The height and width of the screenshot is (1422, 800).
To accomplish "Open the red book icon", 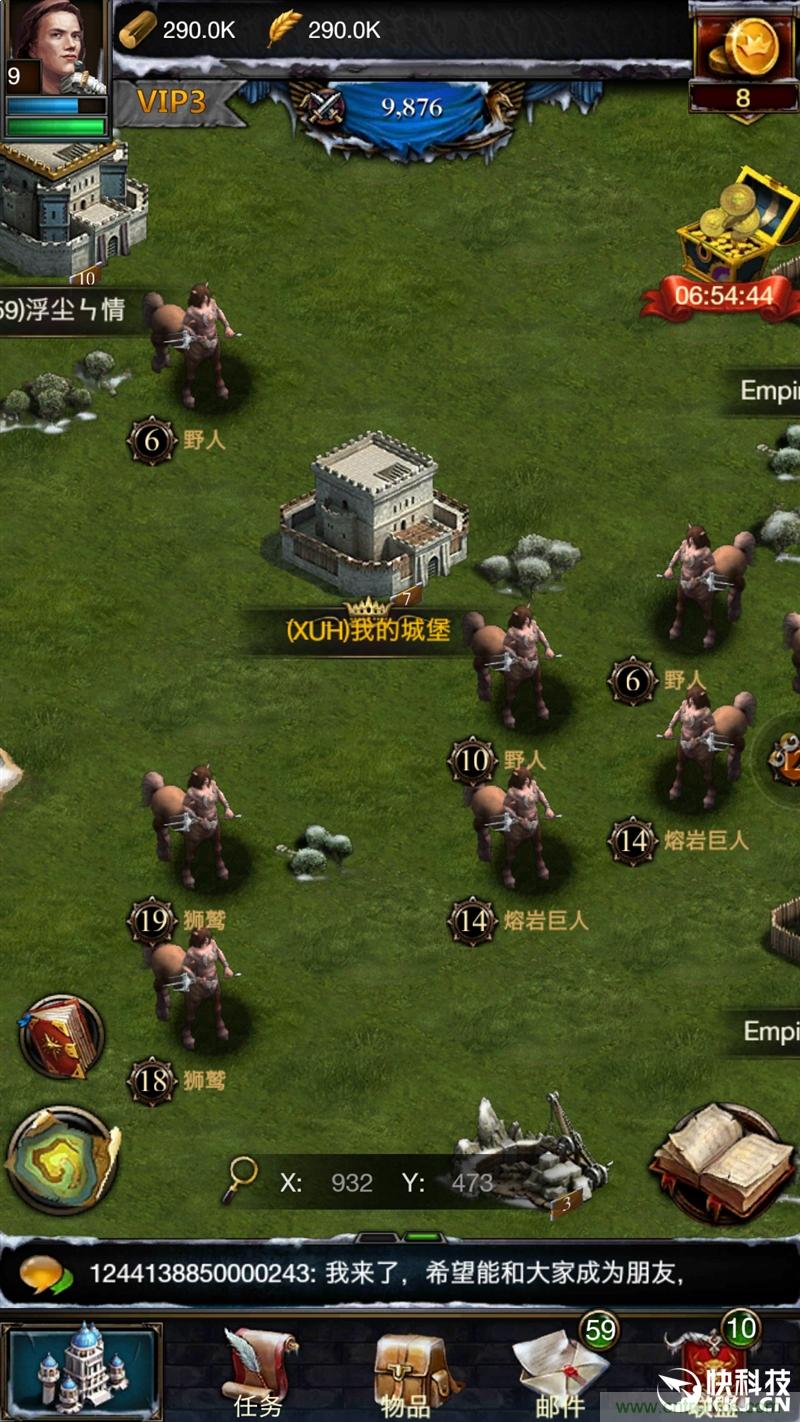I will 61,1037.
